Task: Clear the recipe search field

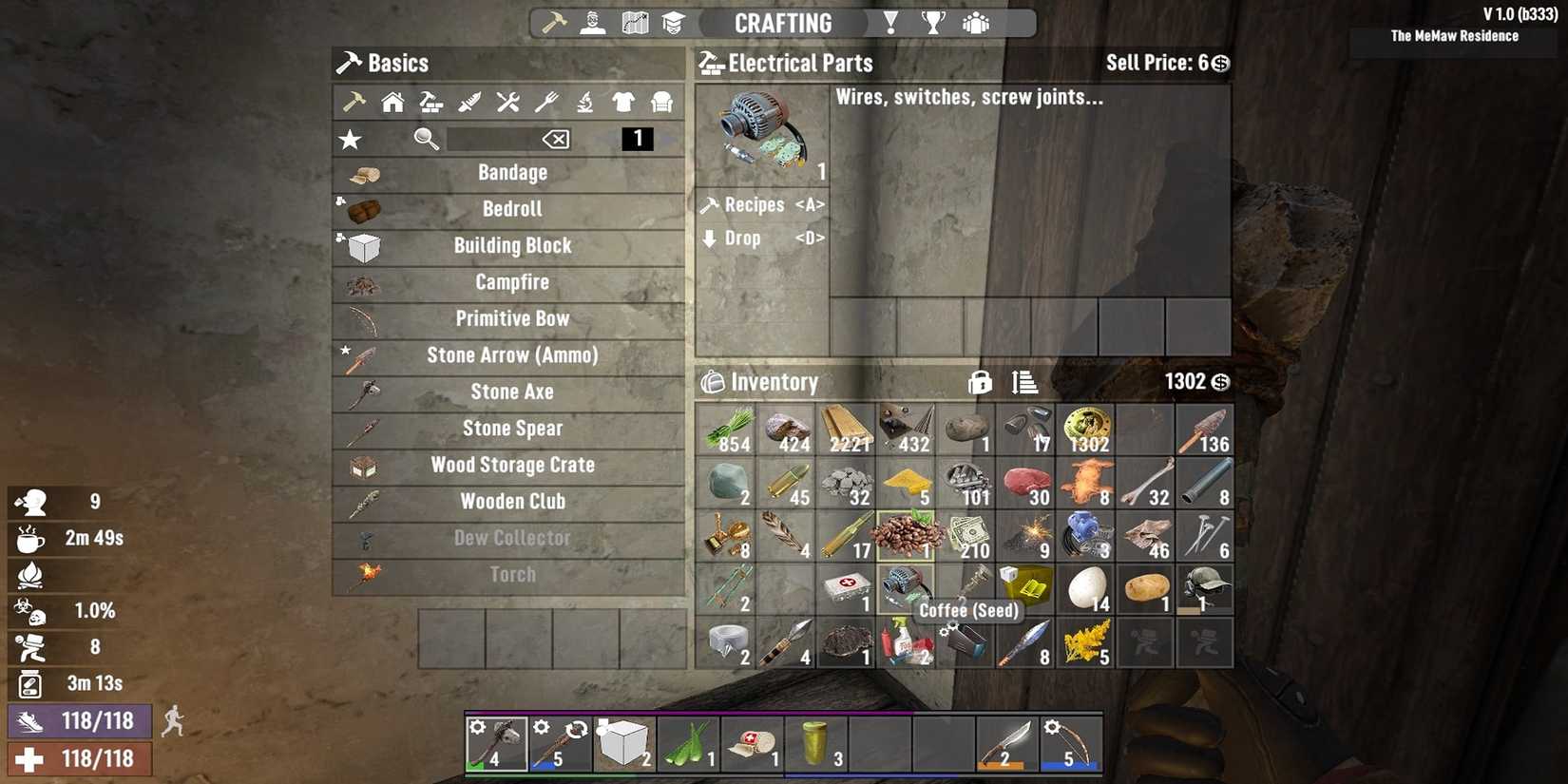Action: coord(557,140)
